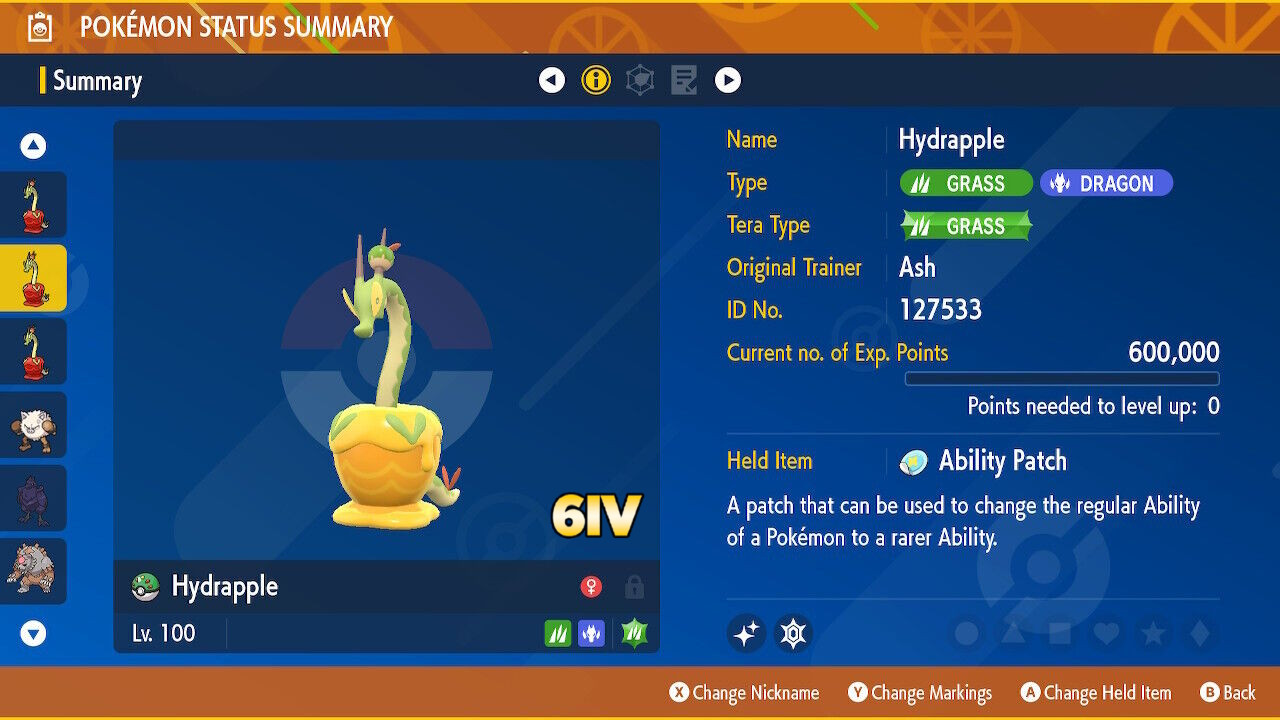1280x720 pixels.
Task: Open the moves memo page
Action: pos(683,79)
